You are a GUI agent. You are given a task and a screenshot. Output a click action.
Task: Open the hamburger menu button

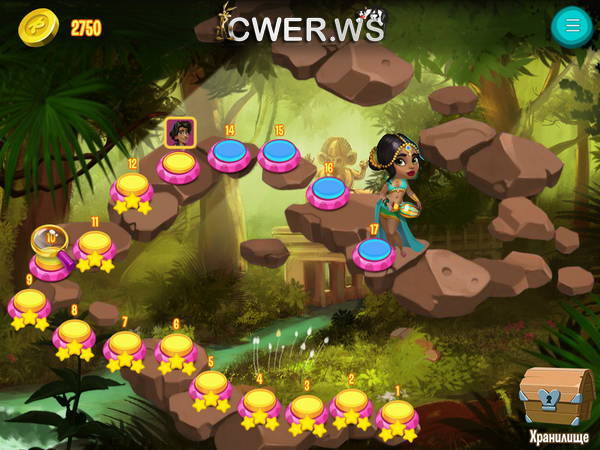pos(572,26)
